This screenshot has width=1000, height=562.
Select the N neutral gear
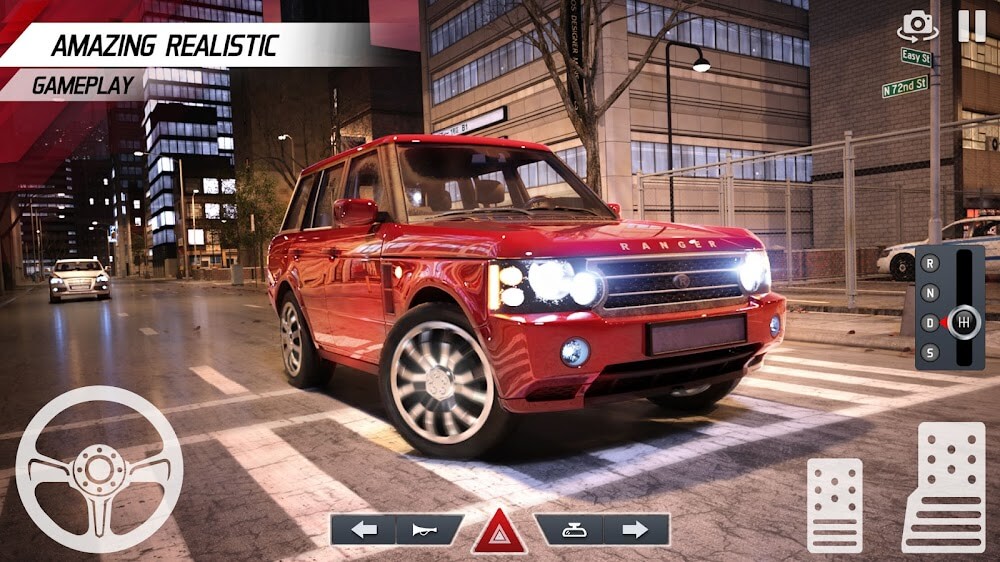pos(930,293)
